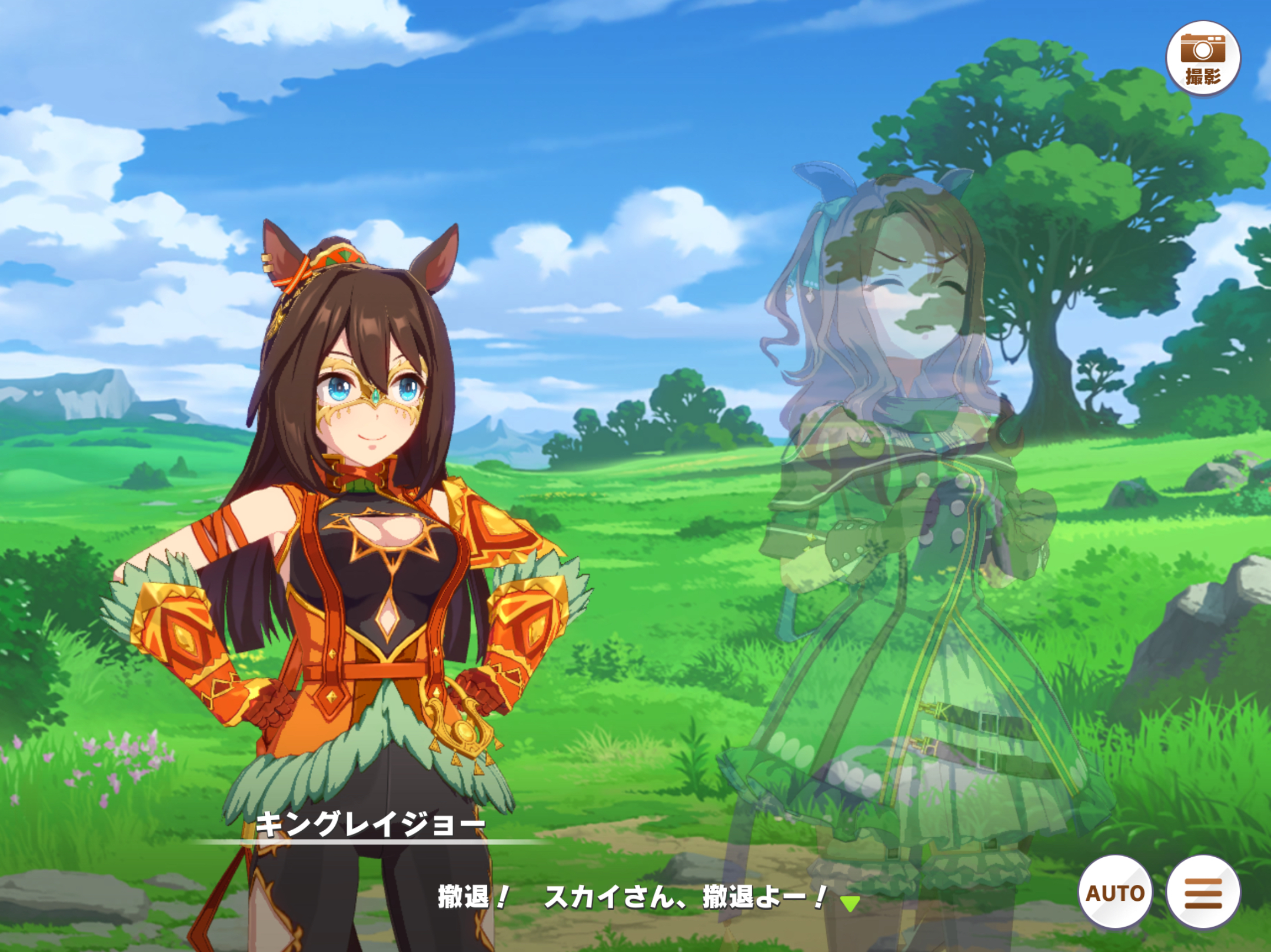Toggle AUTO dialogue advance
Image resolution: width=1271 pixels, height=952 pixels.
tap(1115, 893)
